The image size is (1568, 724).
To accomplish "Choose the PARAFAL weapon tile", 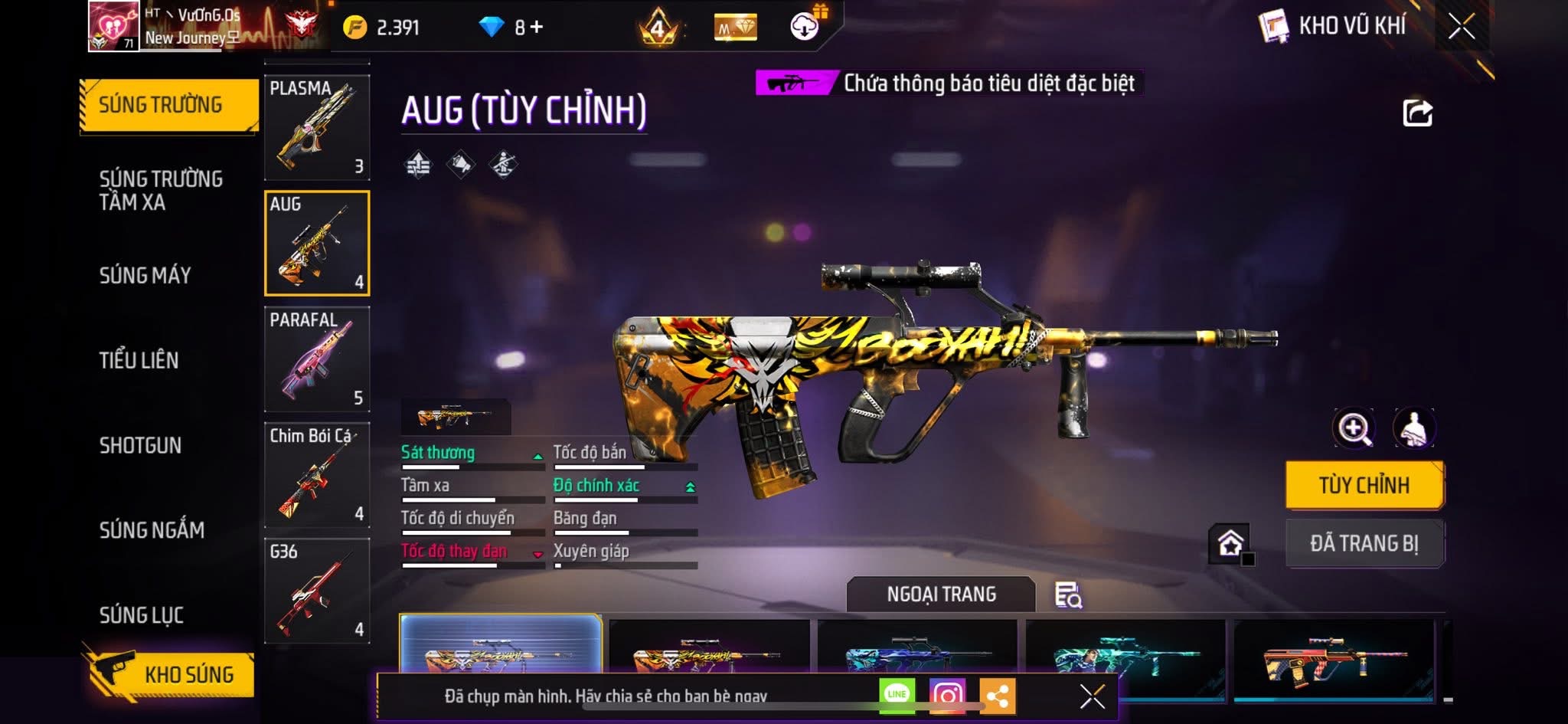I will point(317,359).
